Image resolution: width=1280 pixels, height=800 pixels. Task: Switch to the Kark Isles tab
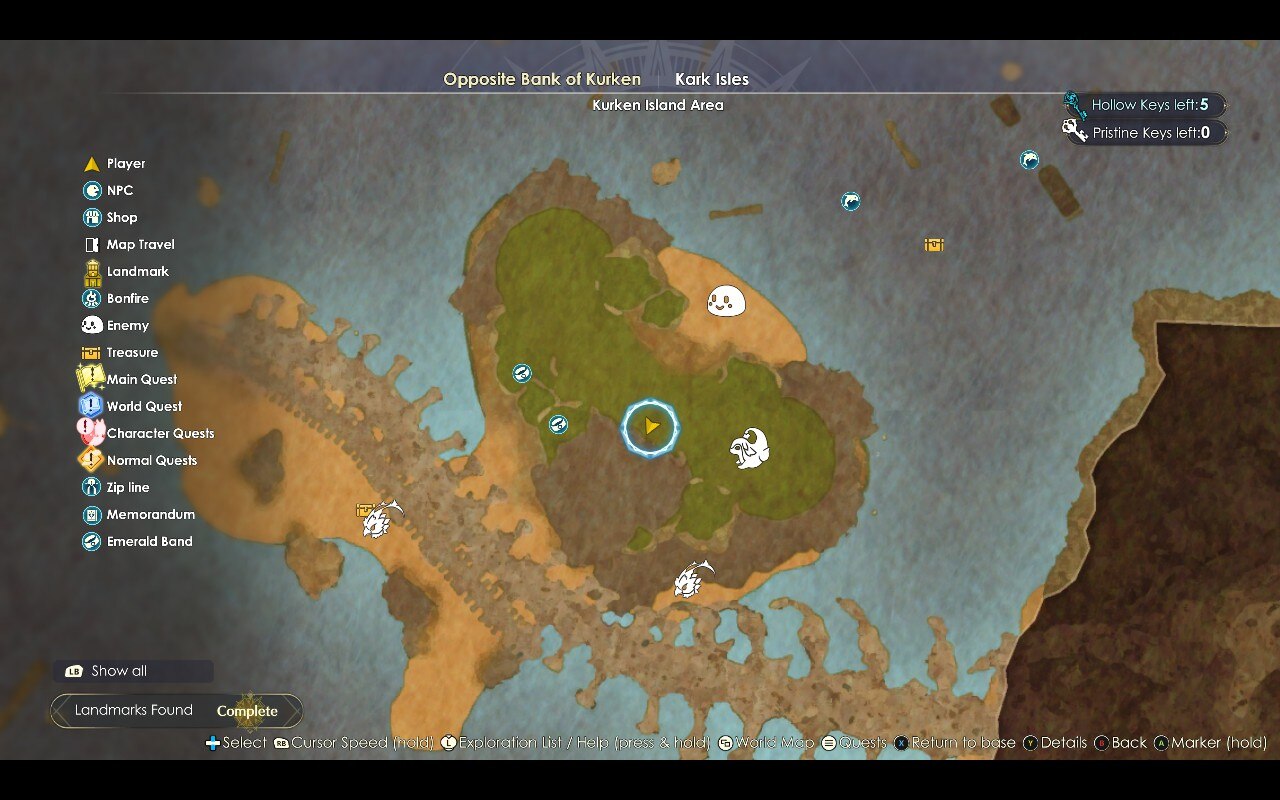711,79
